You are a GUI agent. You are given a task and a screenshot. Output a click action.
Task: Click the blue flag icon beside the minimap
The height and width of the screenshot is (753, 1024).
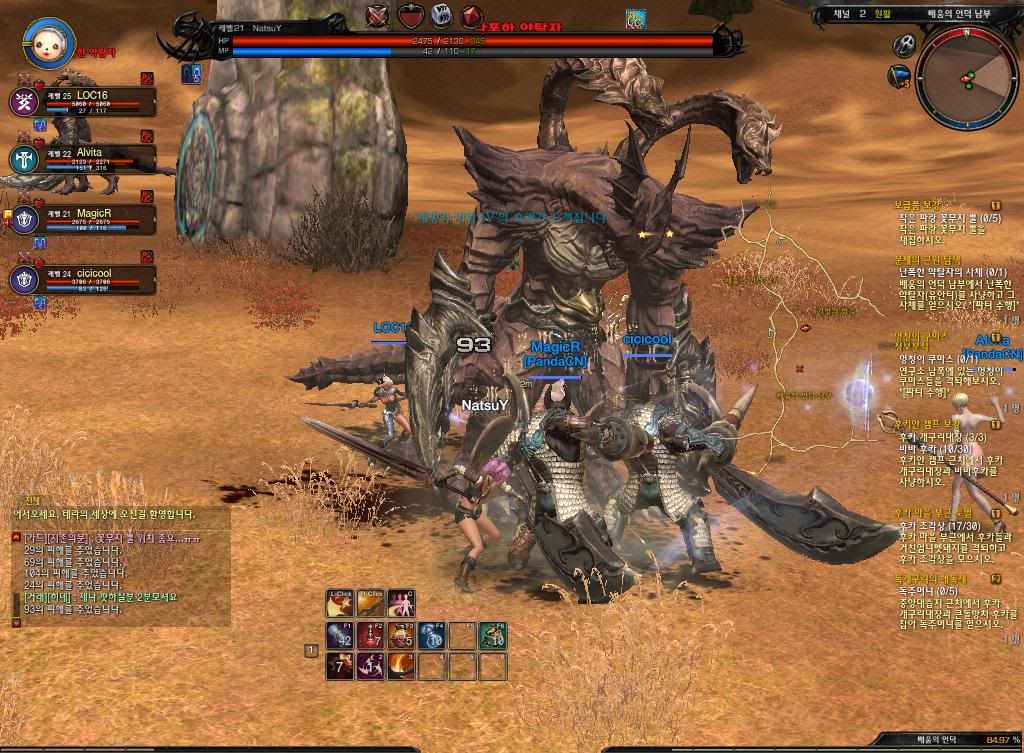tap(899, 76)
